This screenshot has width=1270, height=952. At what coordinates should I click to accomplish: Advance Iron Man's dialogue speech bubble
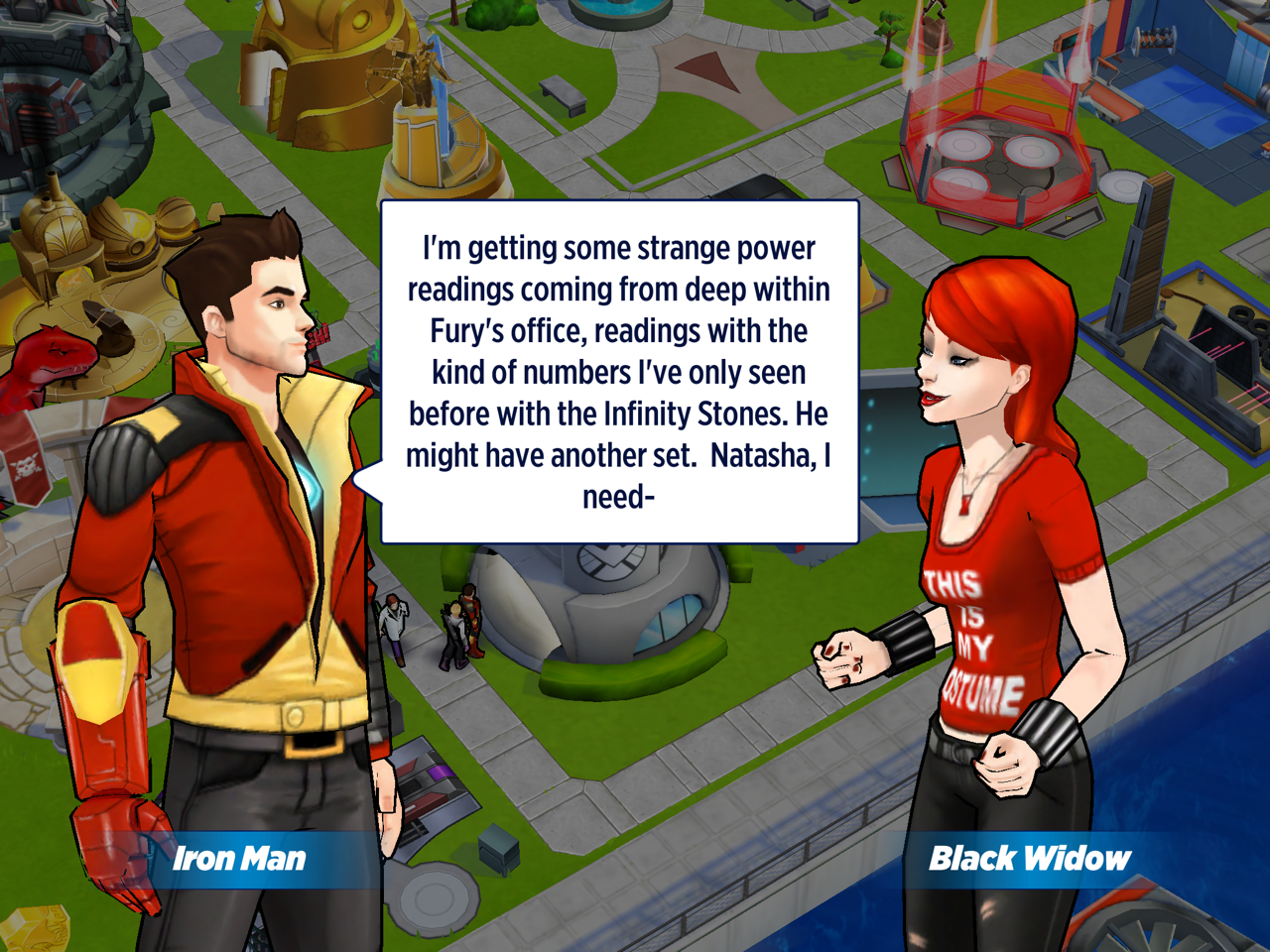[x=619, y=372]
